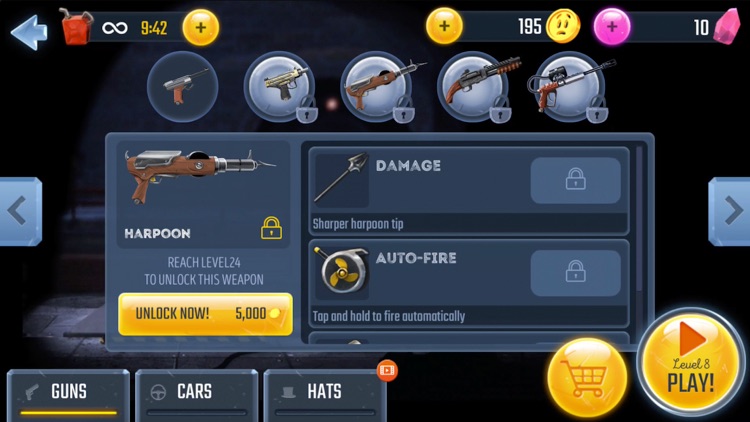Open the shop with the cart button
The height and width of the screenshot is (422, 750).
pyautogui.click(x=587, y=378)
